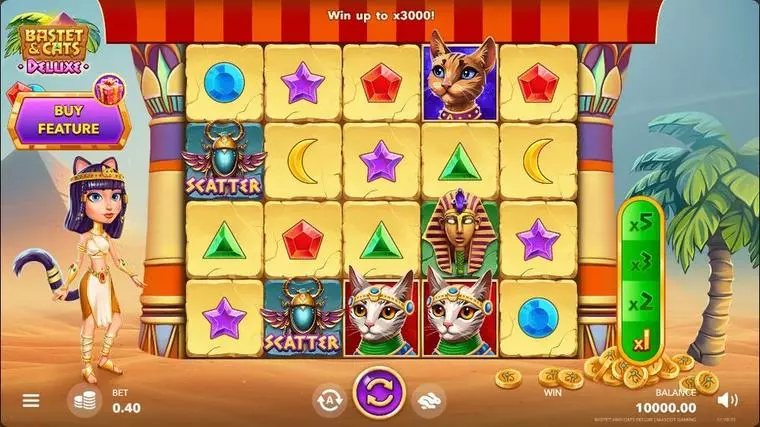Open the hamburger menu
This screenshot has width=760, height=427.
tap(31, 401)
